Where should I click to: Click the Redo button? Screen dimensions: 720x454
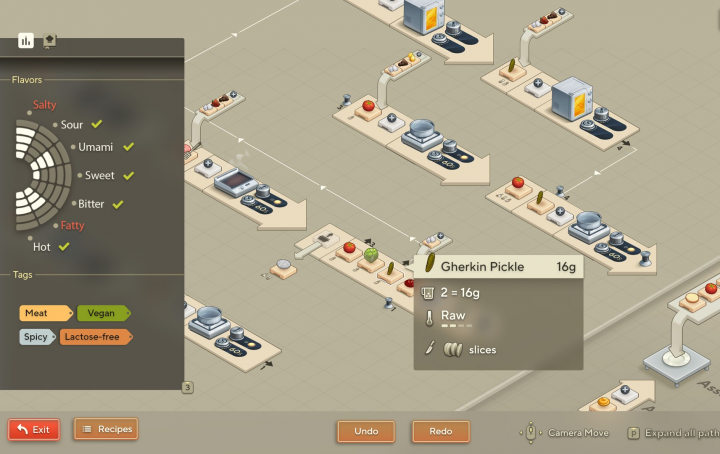441,431
